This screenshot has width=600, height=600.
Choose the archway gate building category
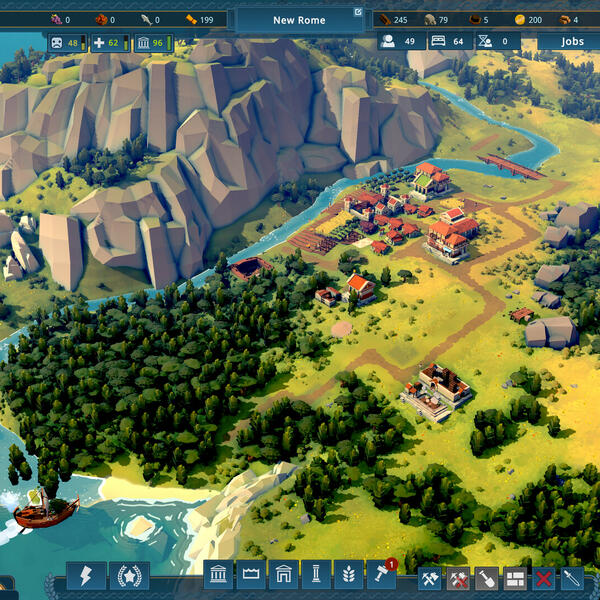pos(283,575)
